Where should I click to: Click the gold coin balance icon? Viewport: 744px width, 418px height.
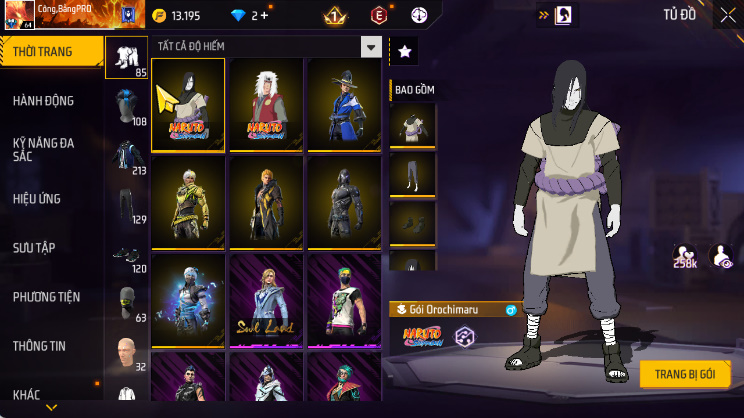click(160, 16)
